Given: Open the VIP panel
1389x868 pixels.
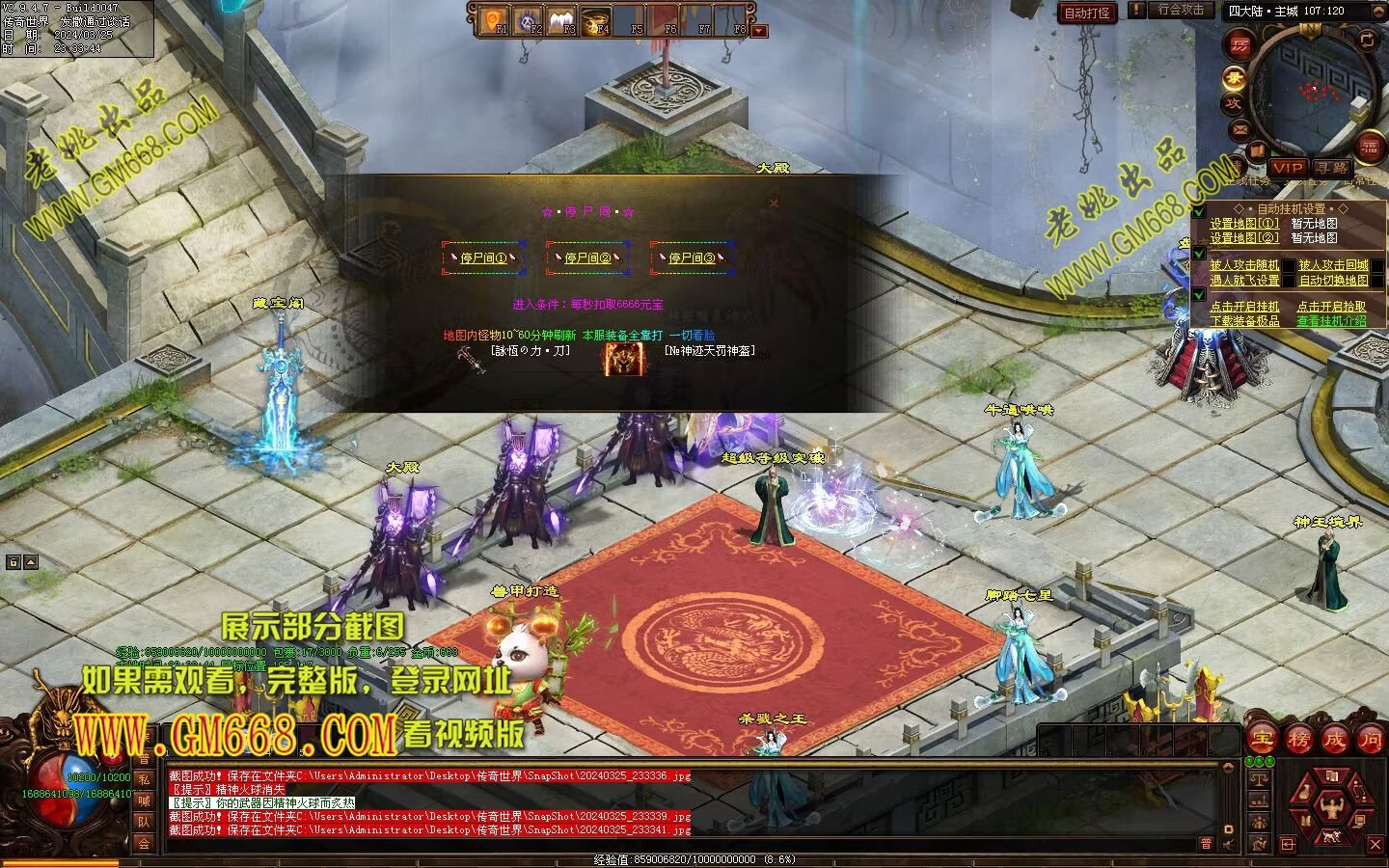Looking at the screenshot, I should pyautogui.click(x=1287, y=168).
